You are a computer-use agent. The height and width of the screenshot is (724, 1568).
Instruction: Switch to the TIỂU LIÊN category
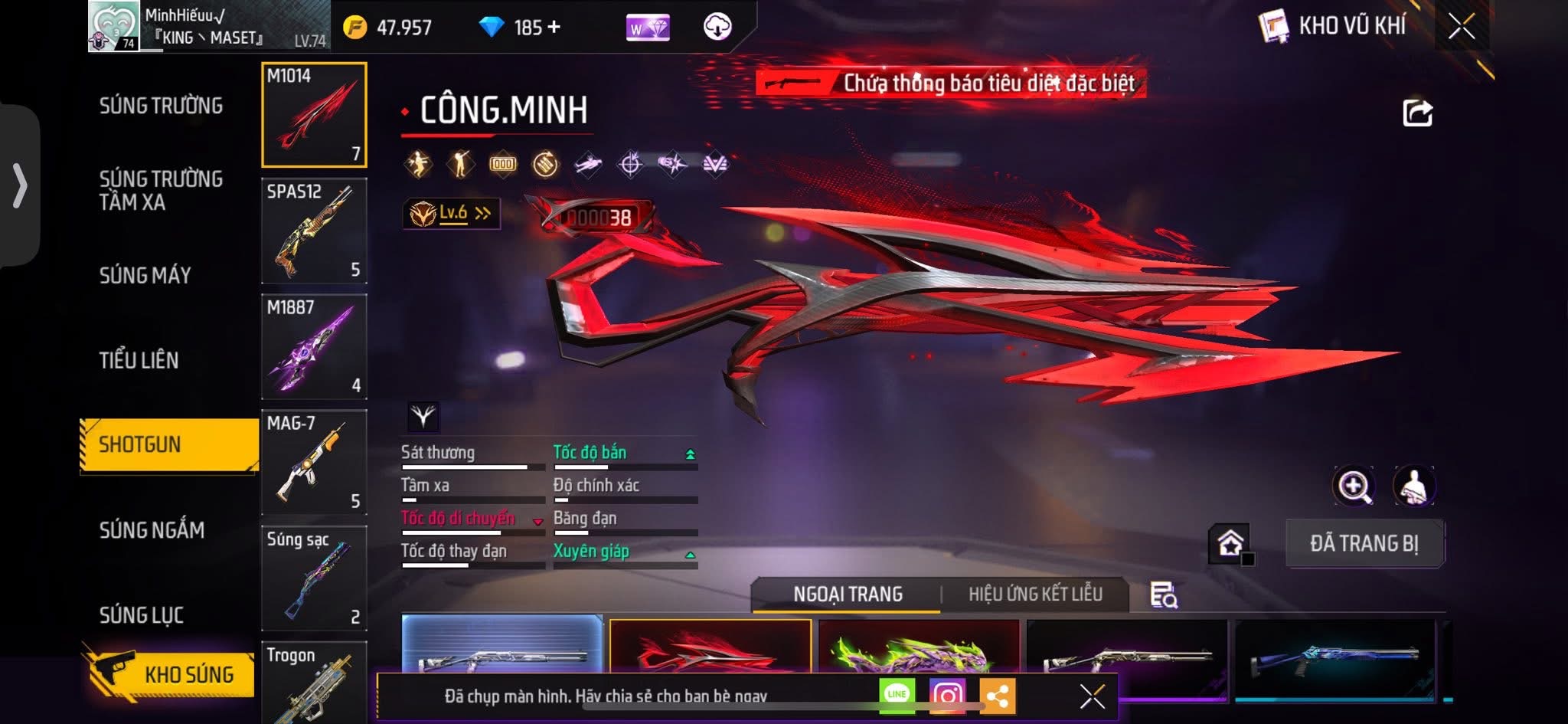click(139, 360)
